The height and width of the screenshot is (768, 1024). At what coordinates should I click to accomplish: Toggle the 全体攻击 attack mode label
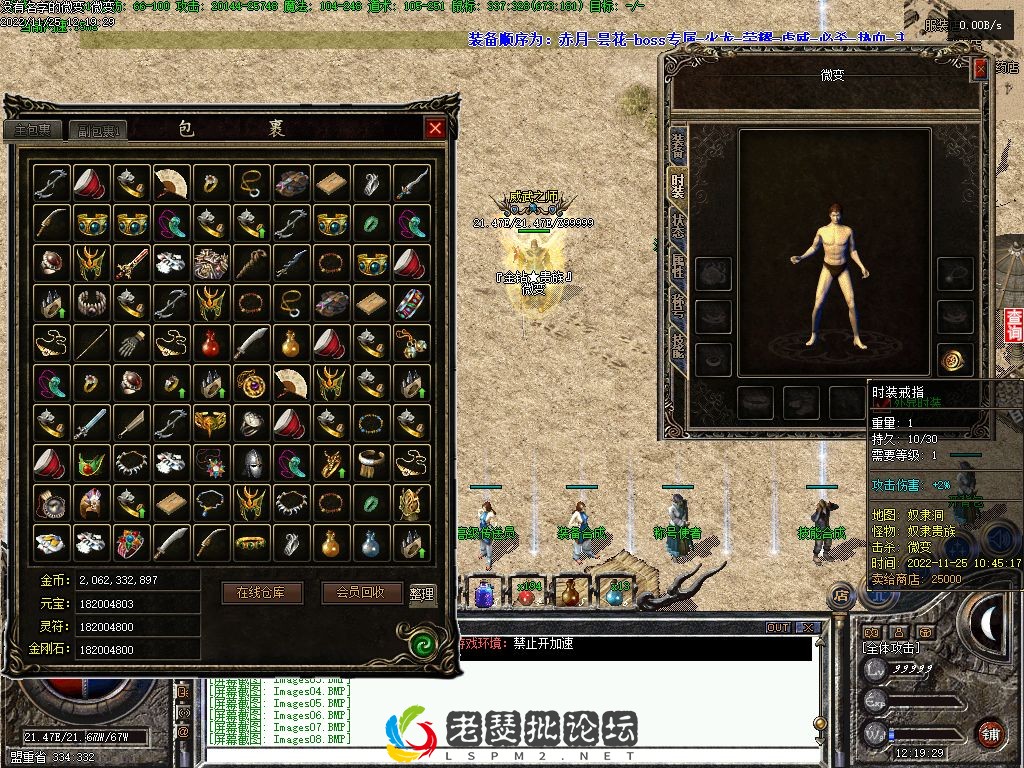coord(892,649)
